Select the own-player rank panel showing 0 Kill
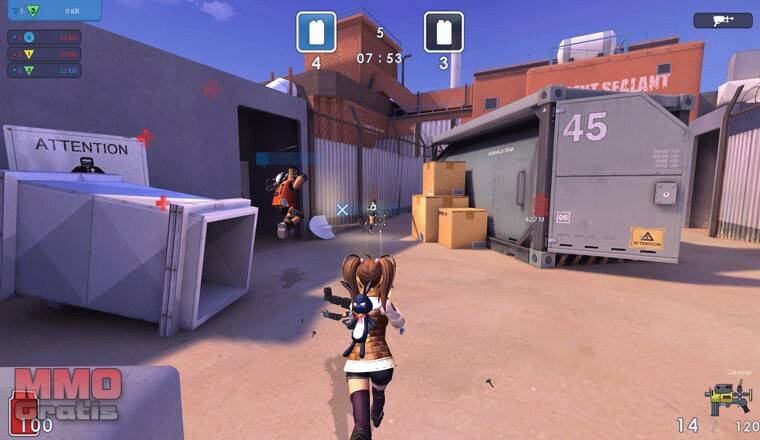This screenshot has height=440, width=760. point(50,10)
